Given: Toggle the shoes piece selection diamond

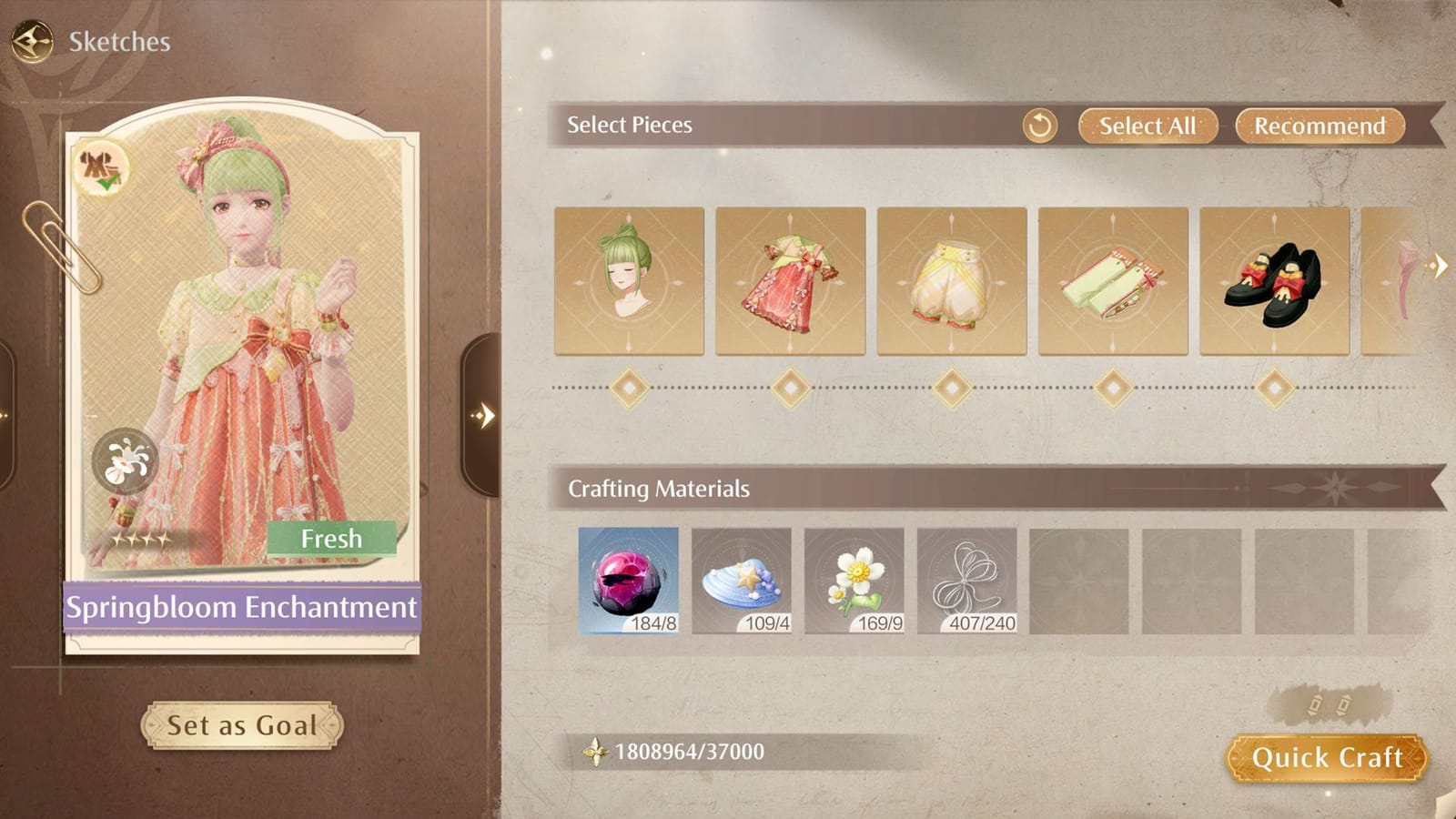Looking at the screenshot, I should (1273, 388).
